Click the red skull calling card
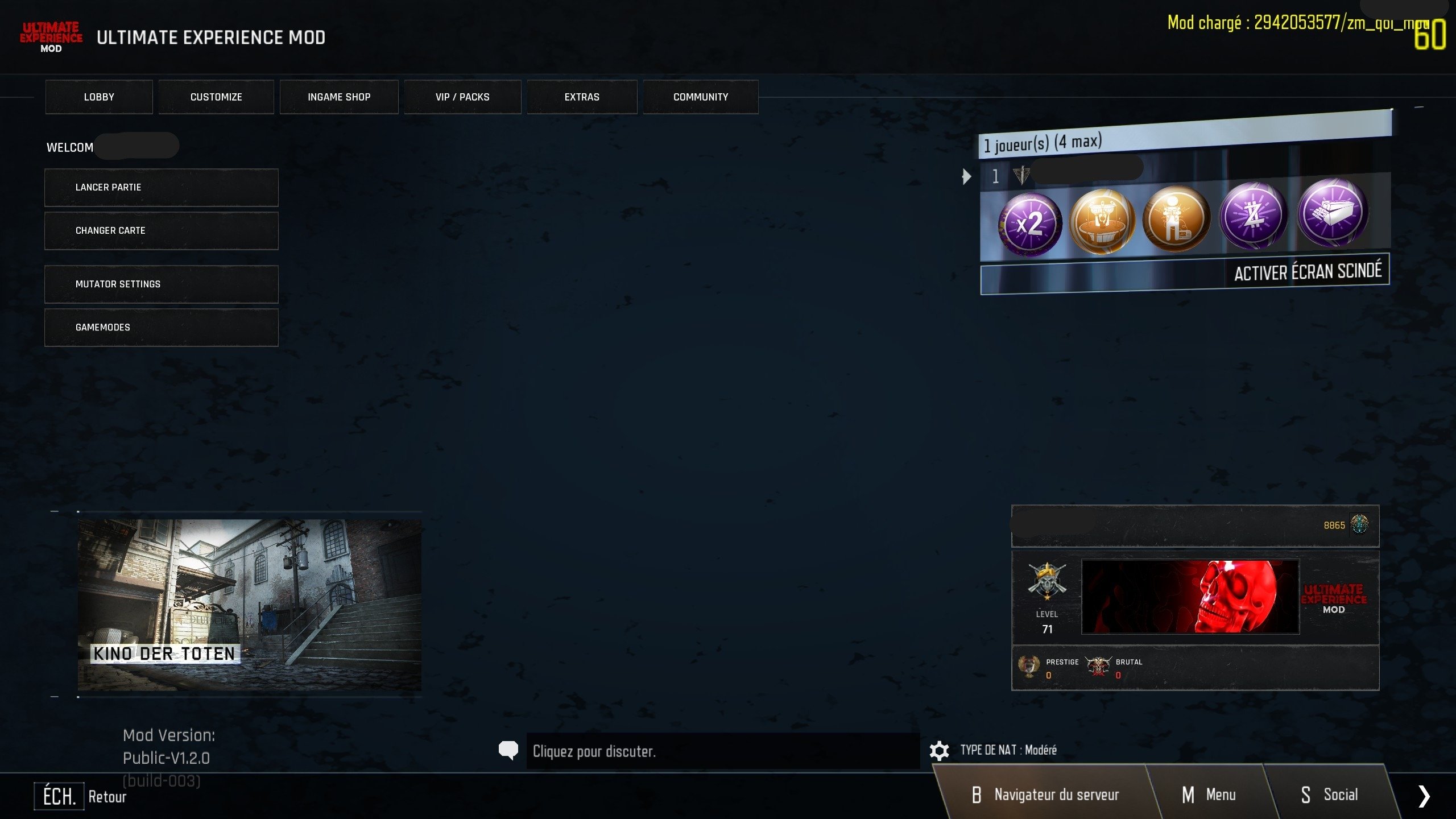 click(1190, 597)
